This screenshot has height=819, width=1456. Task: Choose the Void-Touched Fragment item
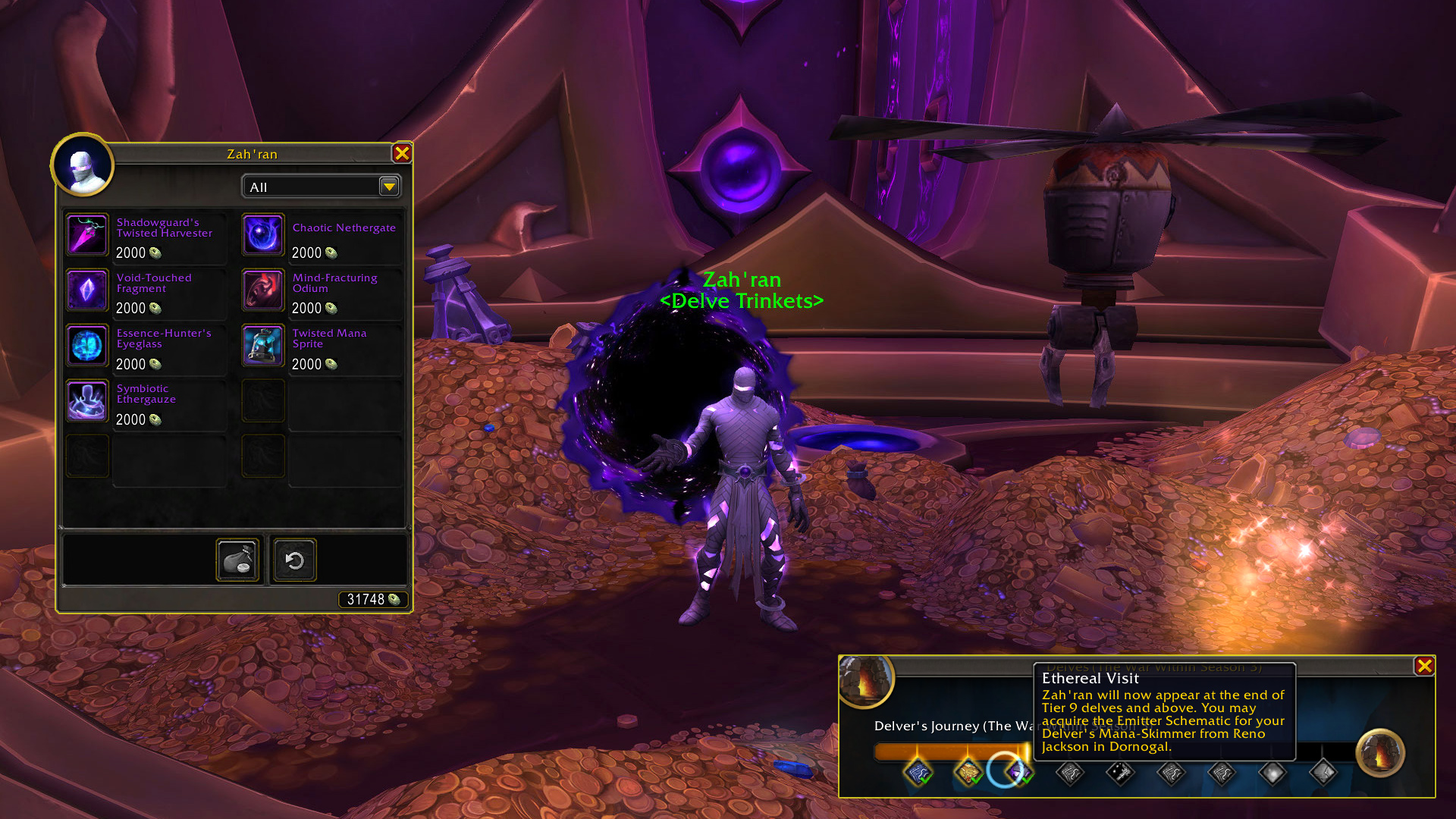coord(87,290)
